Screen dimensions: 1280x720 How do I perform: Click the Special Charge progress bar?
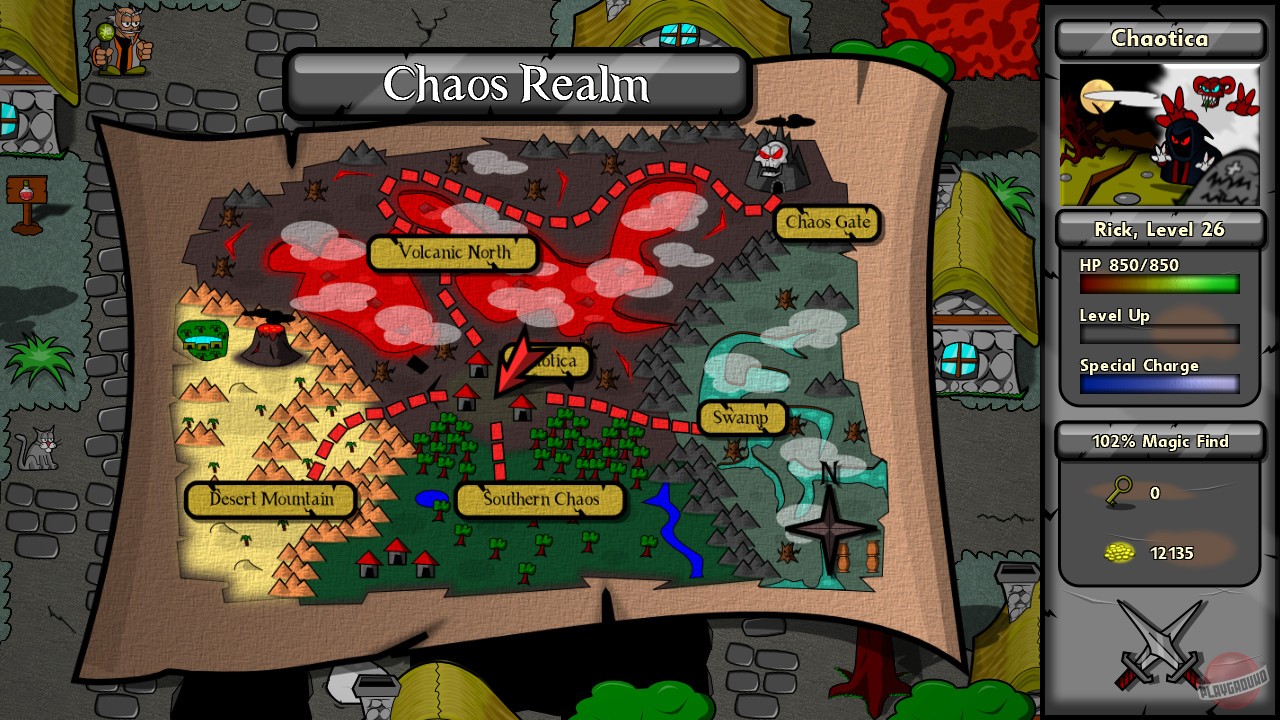click(x=1159, y=384)
